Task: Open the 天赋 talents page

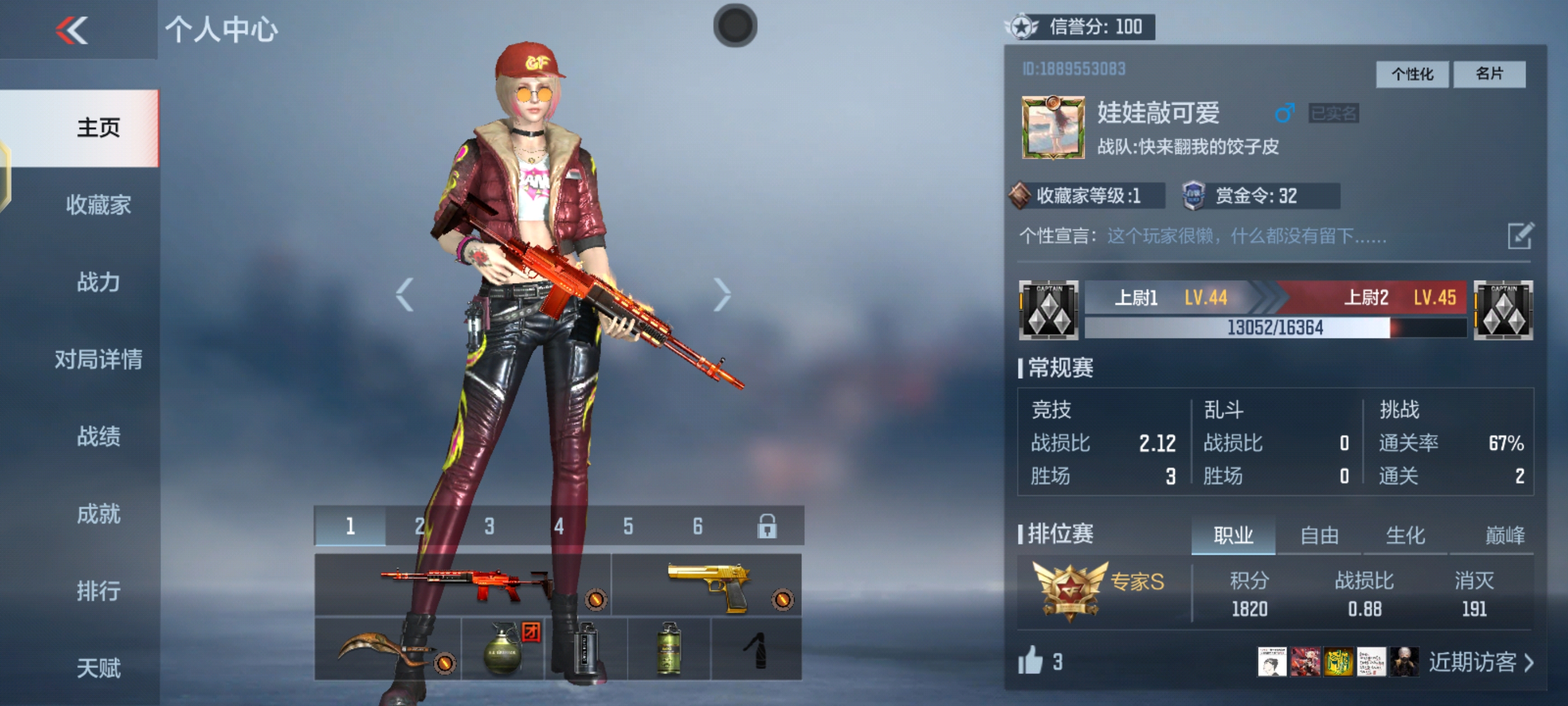Action: [x=98, y=668]
